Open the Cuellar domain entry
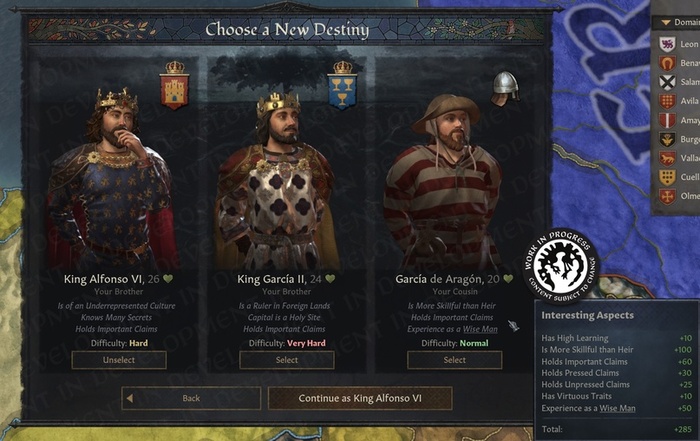This screenshot has height=441, width=700. point(678,177)
